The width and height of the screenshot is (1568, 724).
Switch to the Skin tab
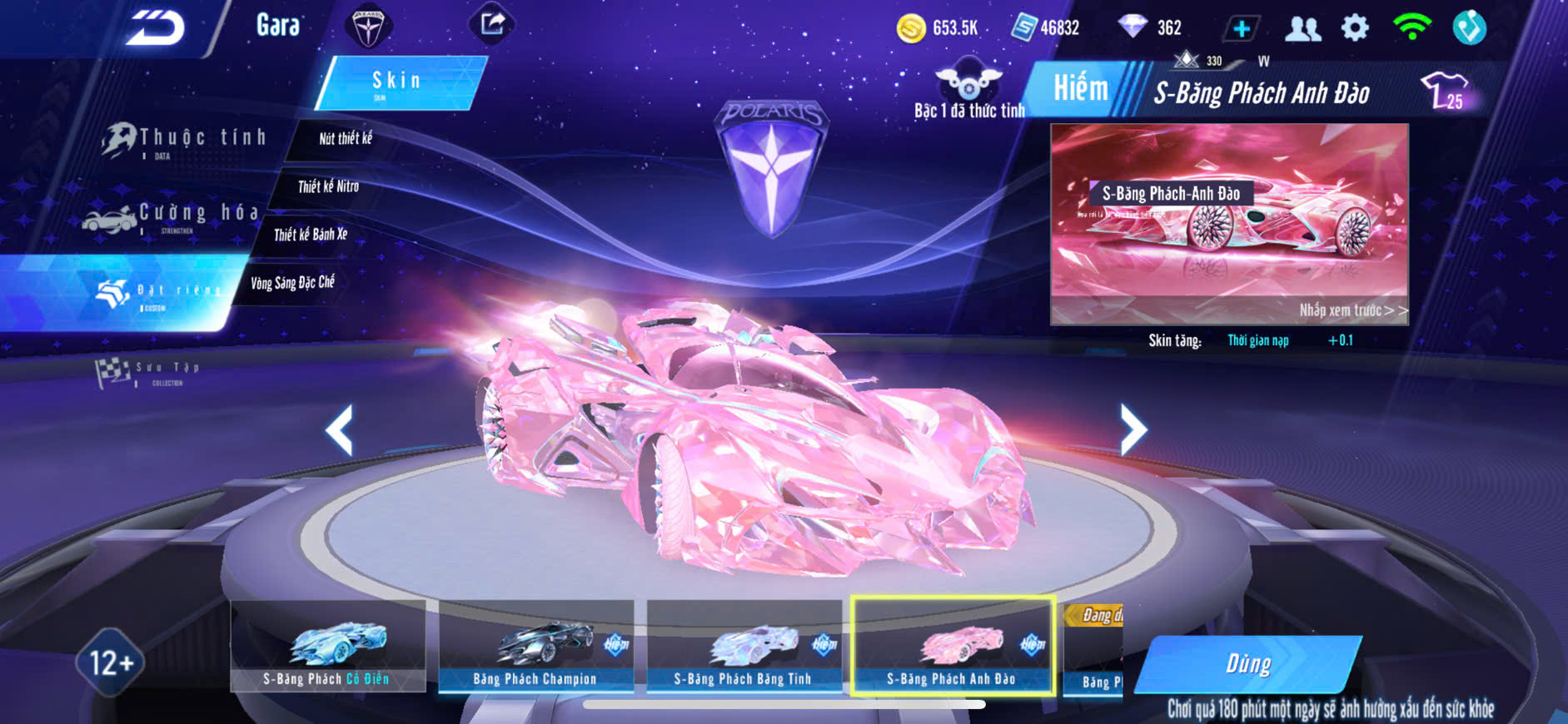click(x=399, y=82)
